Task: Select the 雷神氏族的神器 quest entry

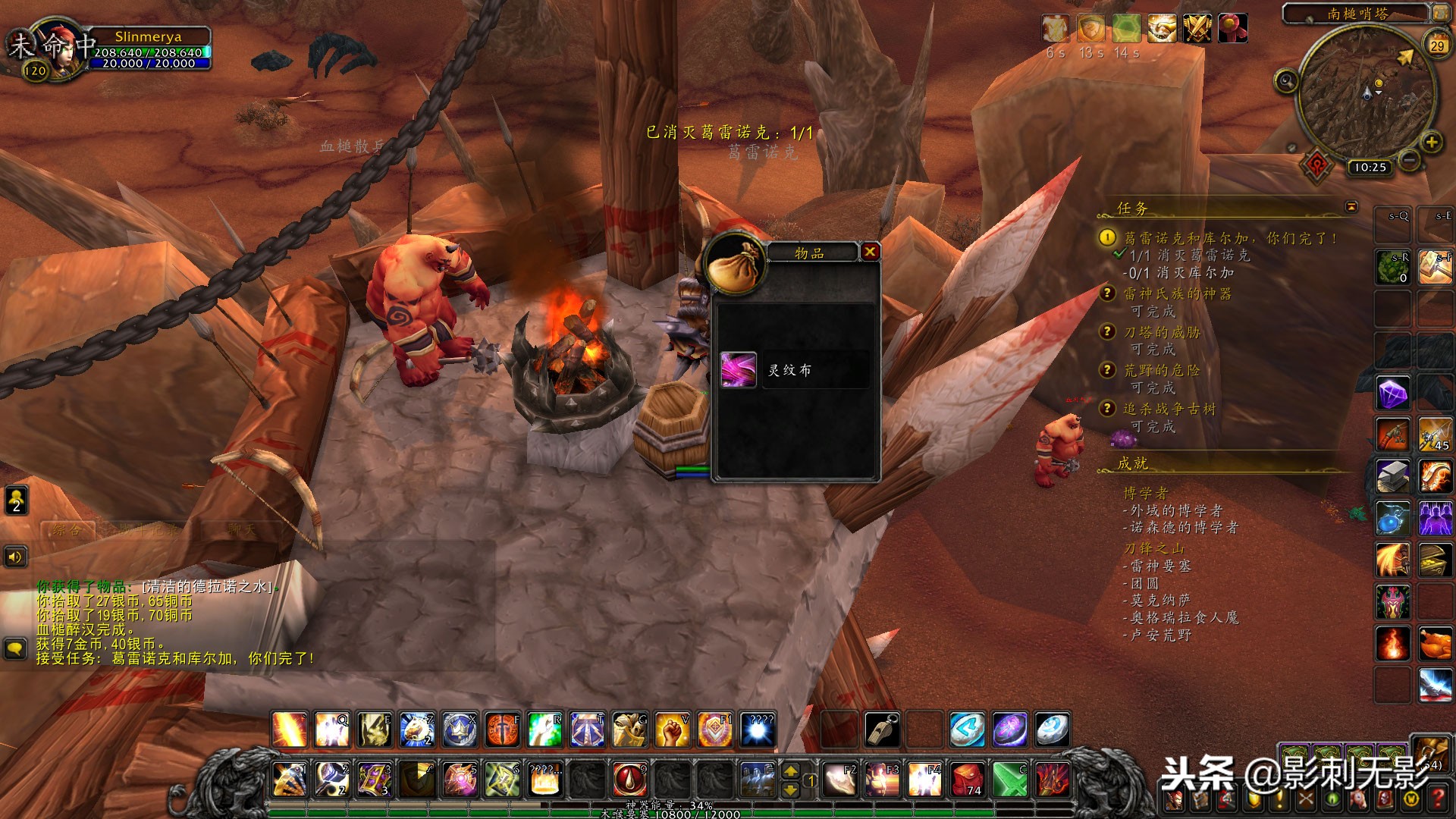Action: (1177, 293)
